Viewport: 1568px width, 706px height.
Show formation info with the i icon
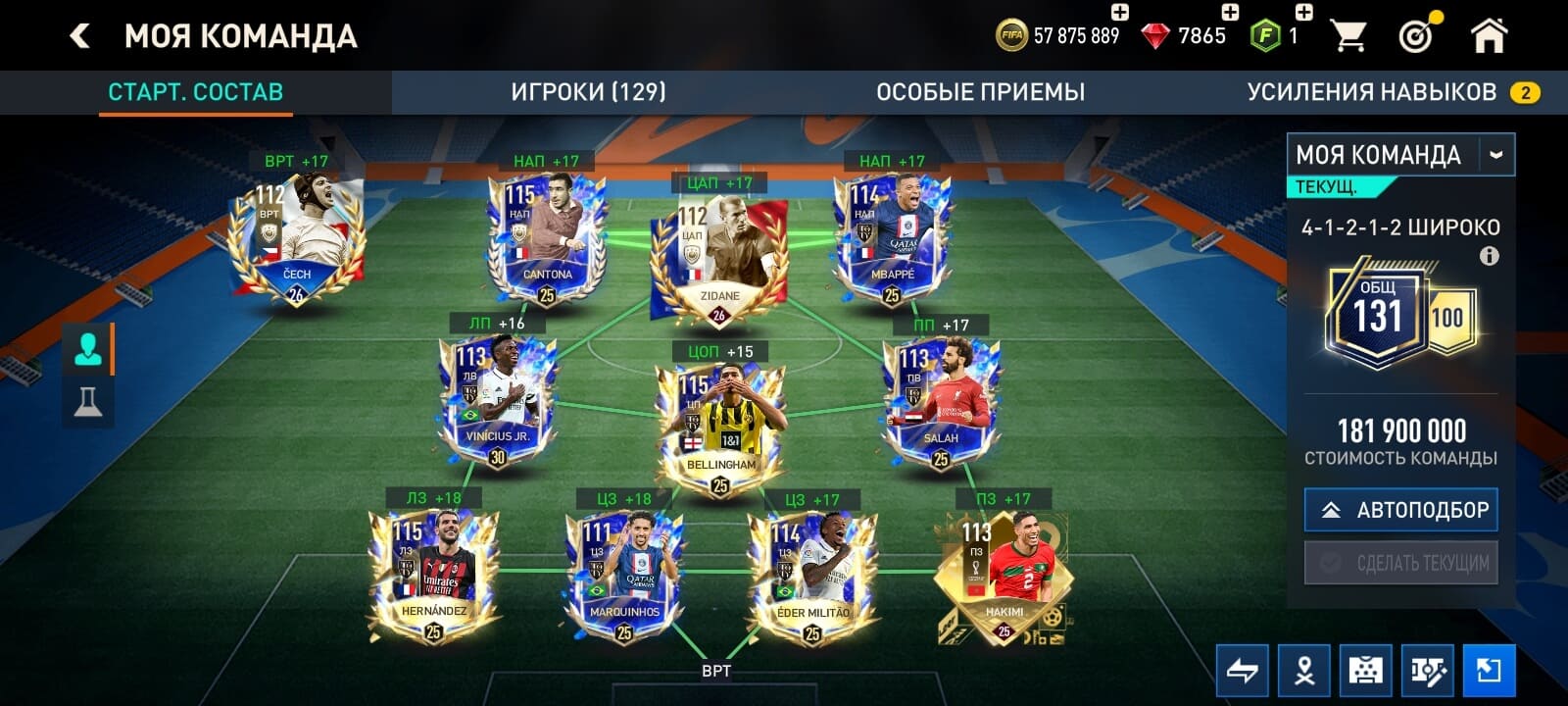(1489, 257)
